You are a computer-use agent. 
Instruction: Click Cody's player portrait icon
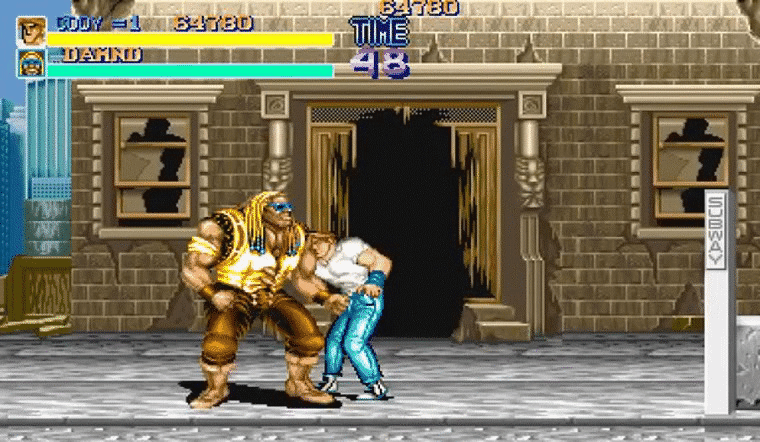click(31, 31)
